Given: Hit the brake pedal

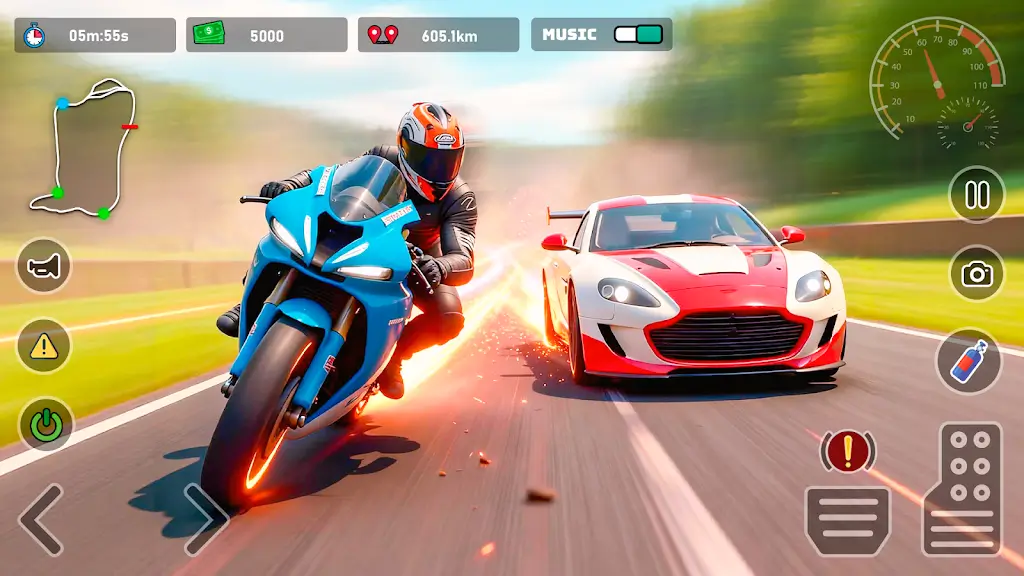Looking at the screenshot, I should click(848, 518).
